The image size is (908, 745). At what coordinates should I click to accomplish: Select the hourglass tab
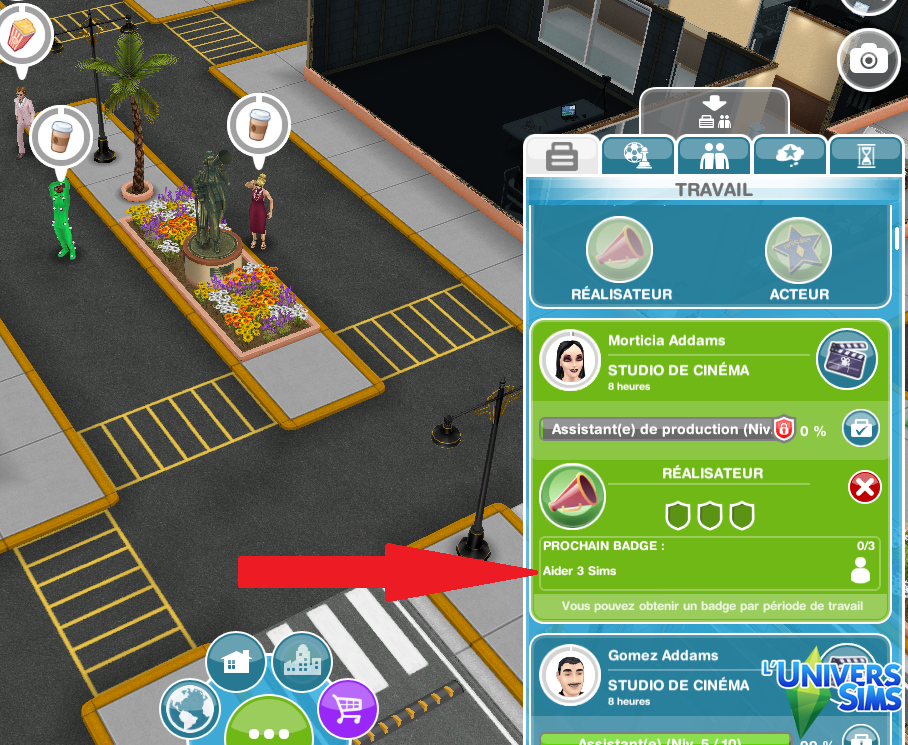pyautogui.click(x=864, y=157)
